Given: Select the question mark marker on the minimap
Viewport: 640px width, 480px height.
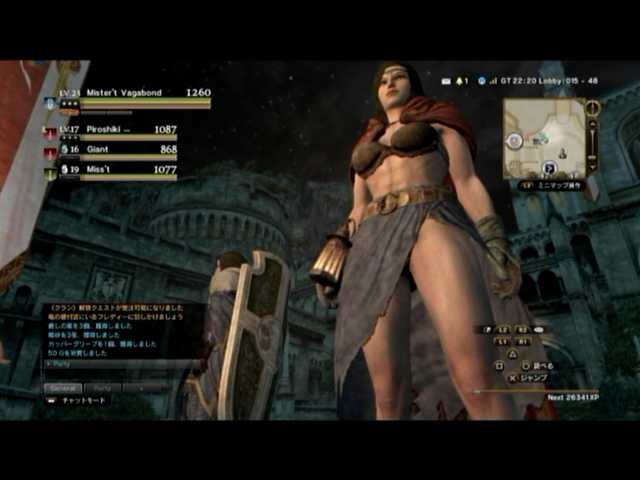Looking at the screenshot, I should 549,168.
